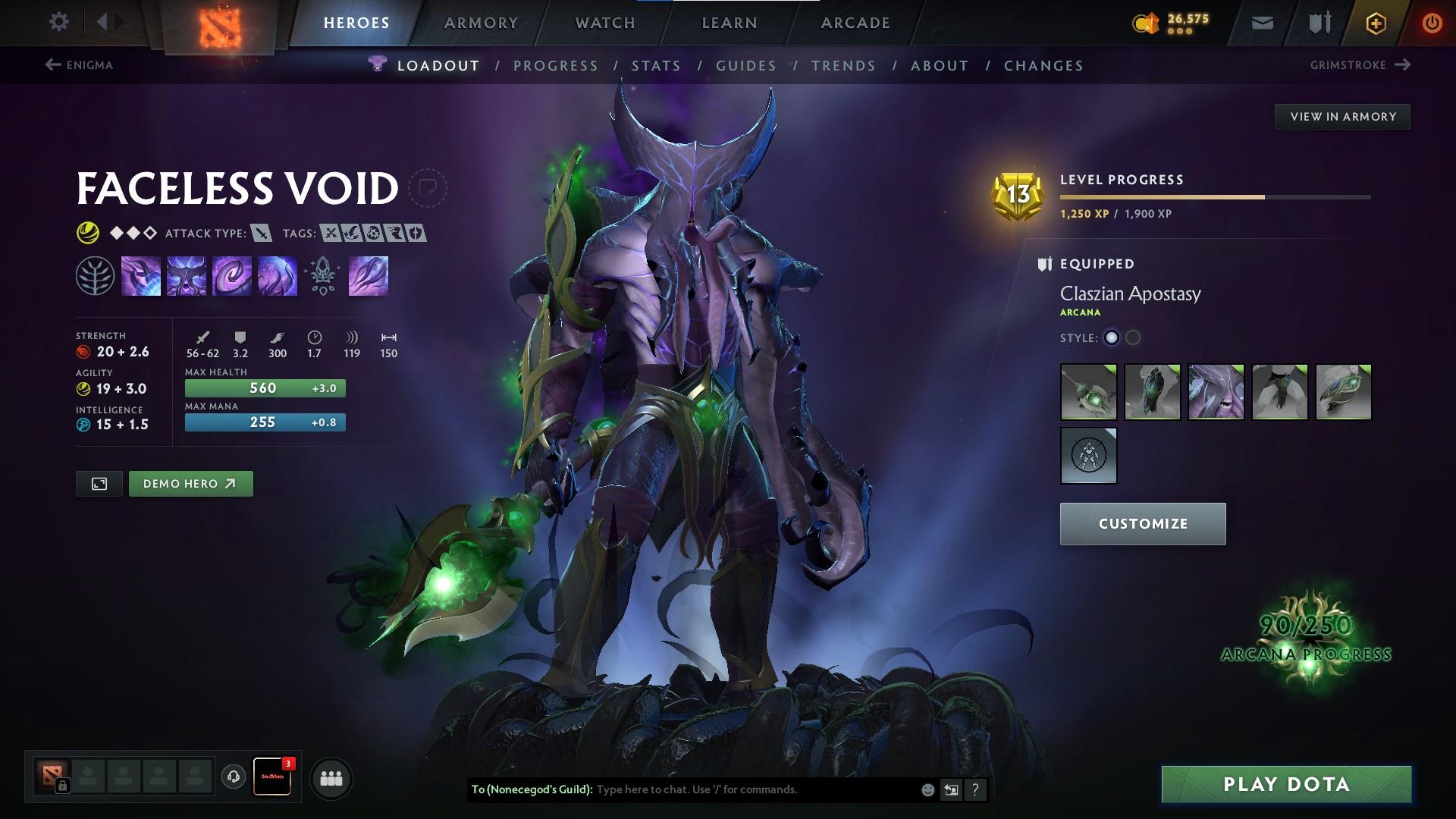The width and height of the screenshot is (1456, 819).
Task: Click the melee attack type sword icon
Action: click(260, 234)
